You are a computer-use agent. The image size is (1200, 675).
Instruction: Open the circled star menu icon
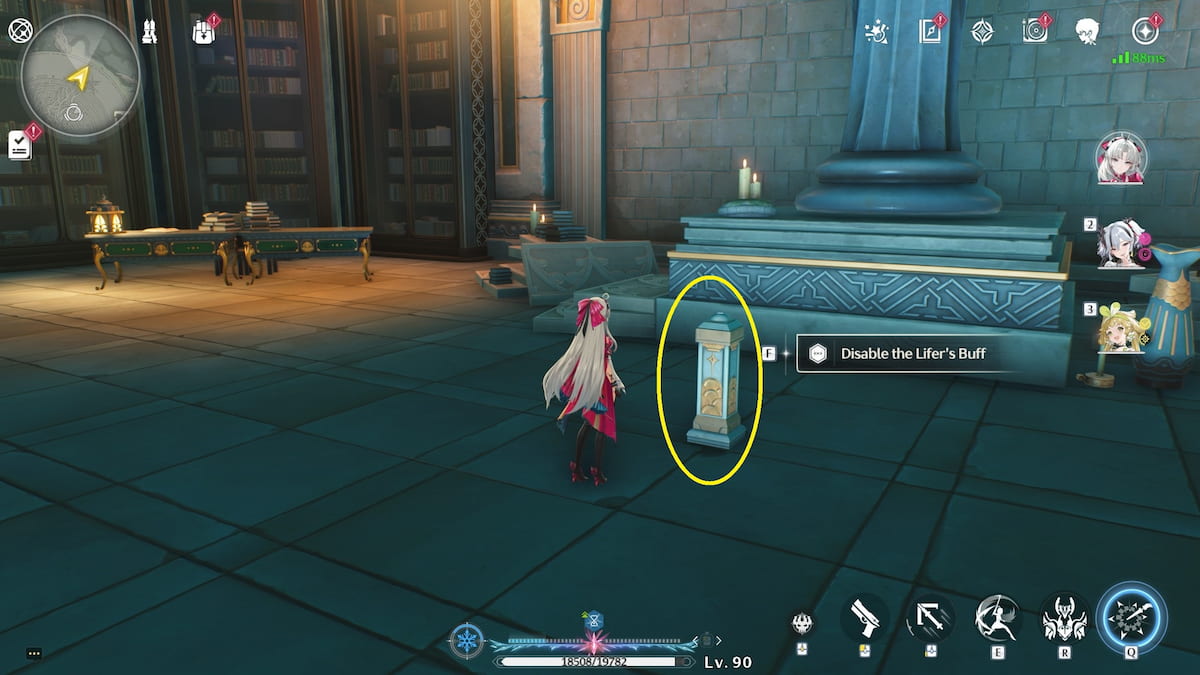(x=1144, y=32)
